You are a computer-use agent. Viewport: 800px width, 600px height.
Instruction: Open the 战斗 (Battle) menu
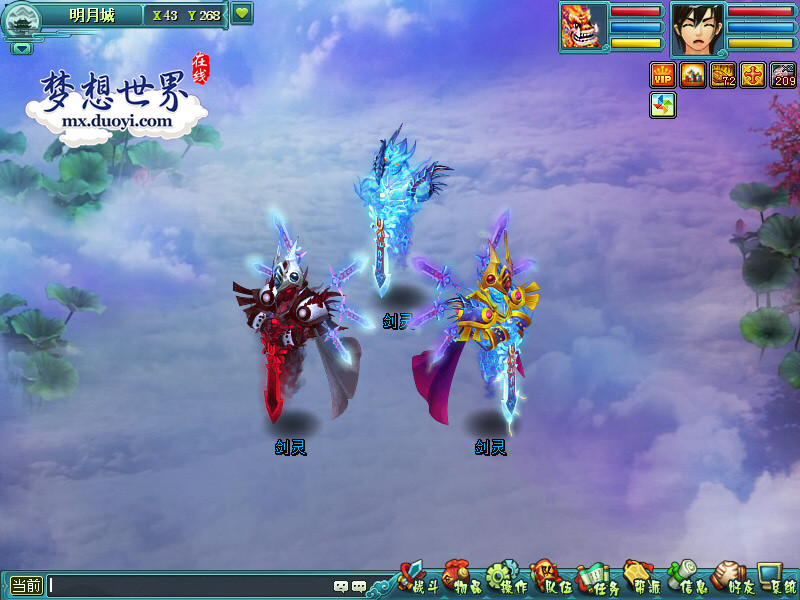414,580
